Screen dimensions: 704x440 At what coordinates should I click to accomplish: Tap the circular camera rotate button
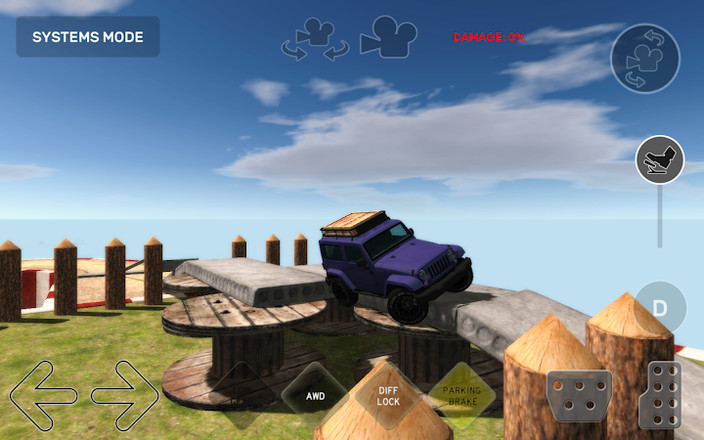[x=645, y=59]
